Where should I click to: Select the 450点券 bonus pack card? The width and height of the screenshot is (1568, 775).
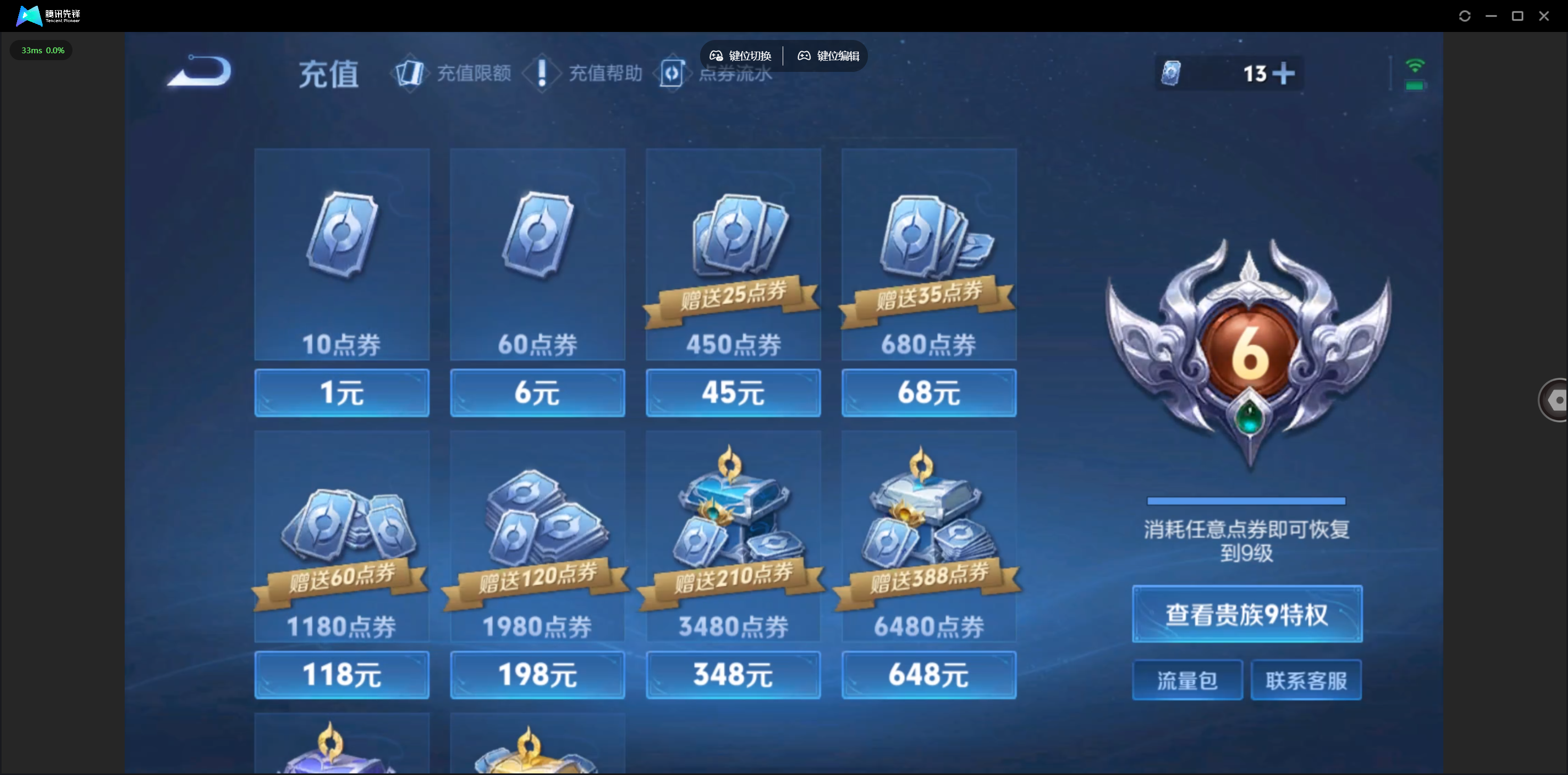coord(733,254)
